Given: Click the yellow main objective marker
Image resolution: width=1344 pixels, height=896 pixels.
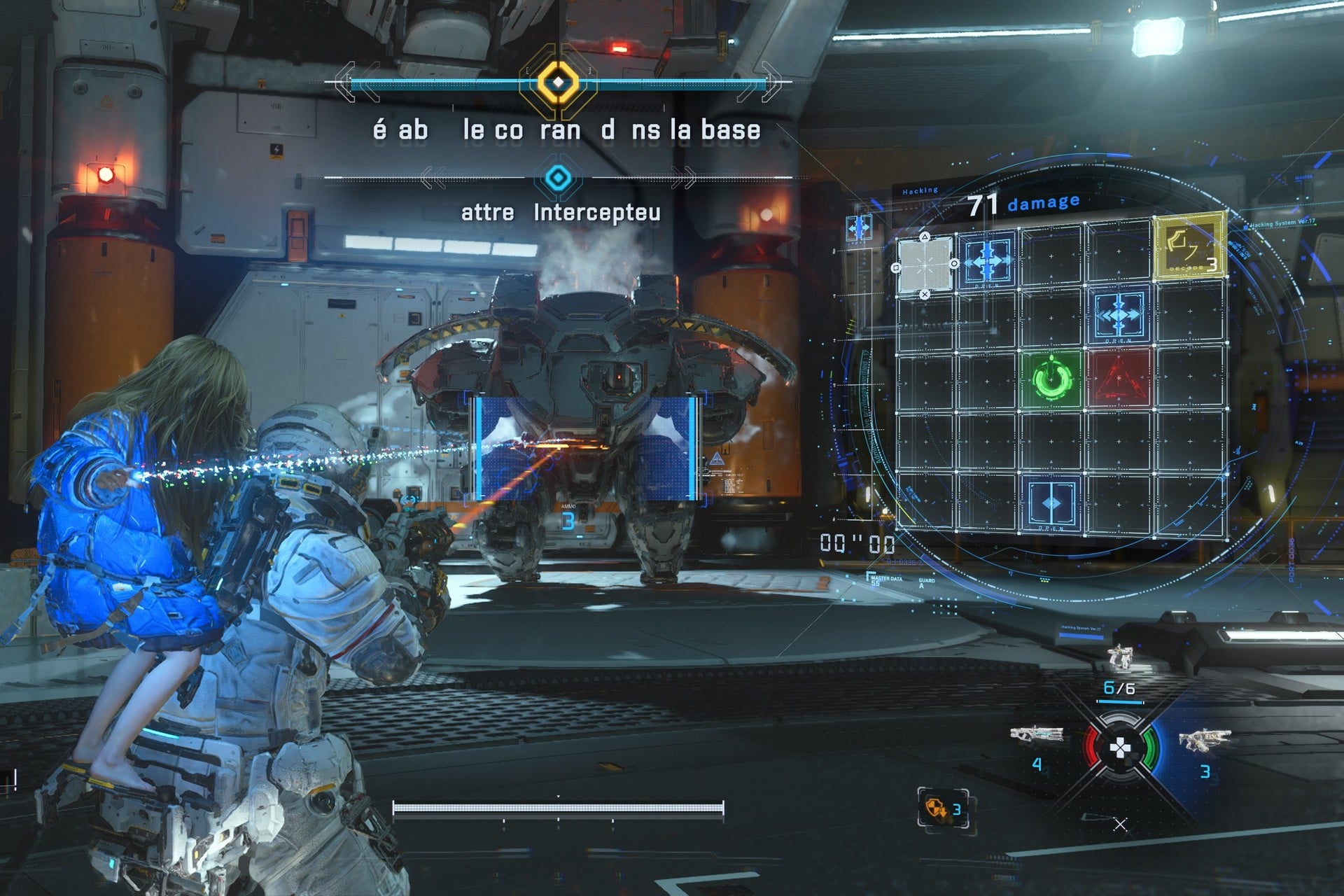Looking at the screenshot, I should [x=558, y=83].
